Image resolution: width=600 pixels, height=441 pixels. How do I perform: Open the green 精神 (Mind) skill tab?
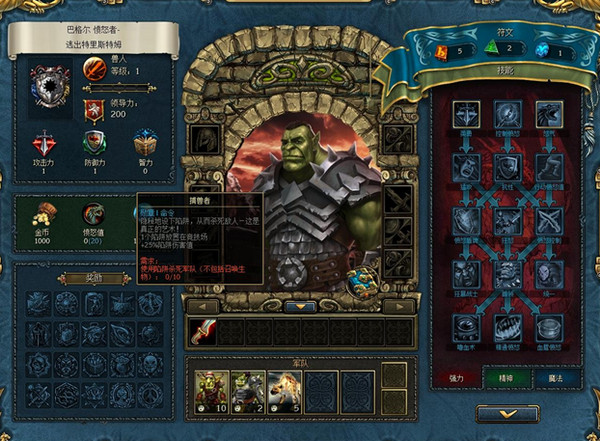[497, 379]
